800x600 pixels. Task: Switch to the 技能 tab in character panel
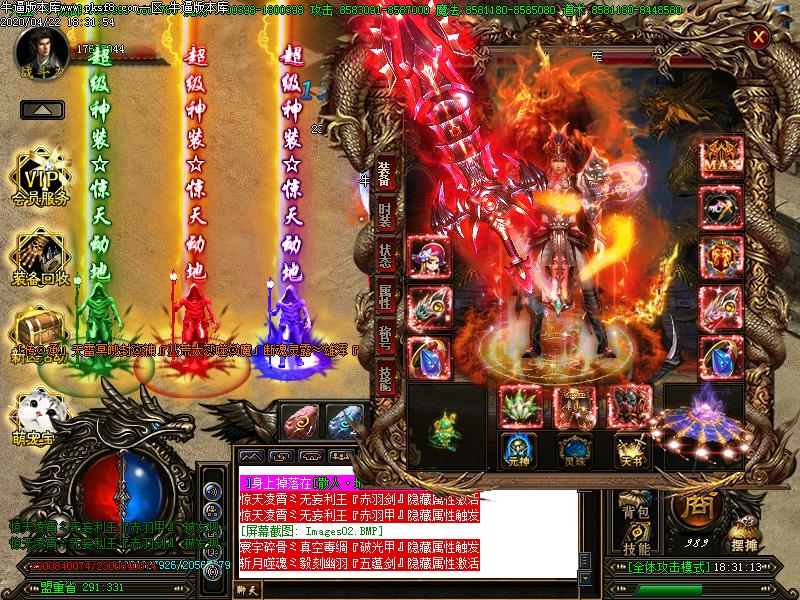coord(385,377)
